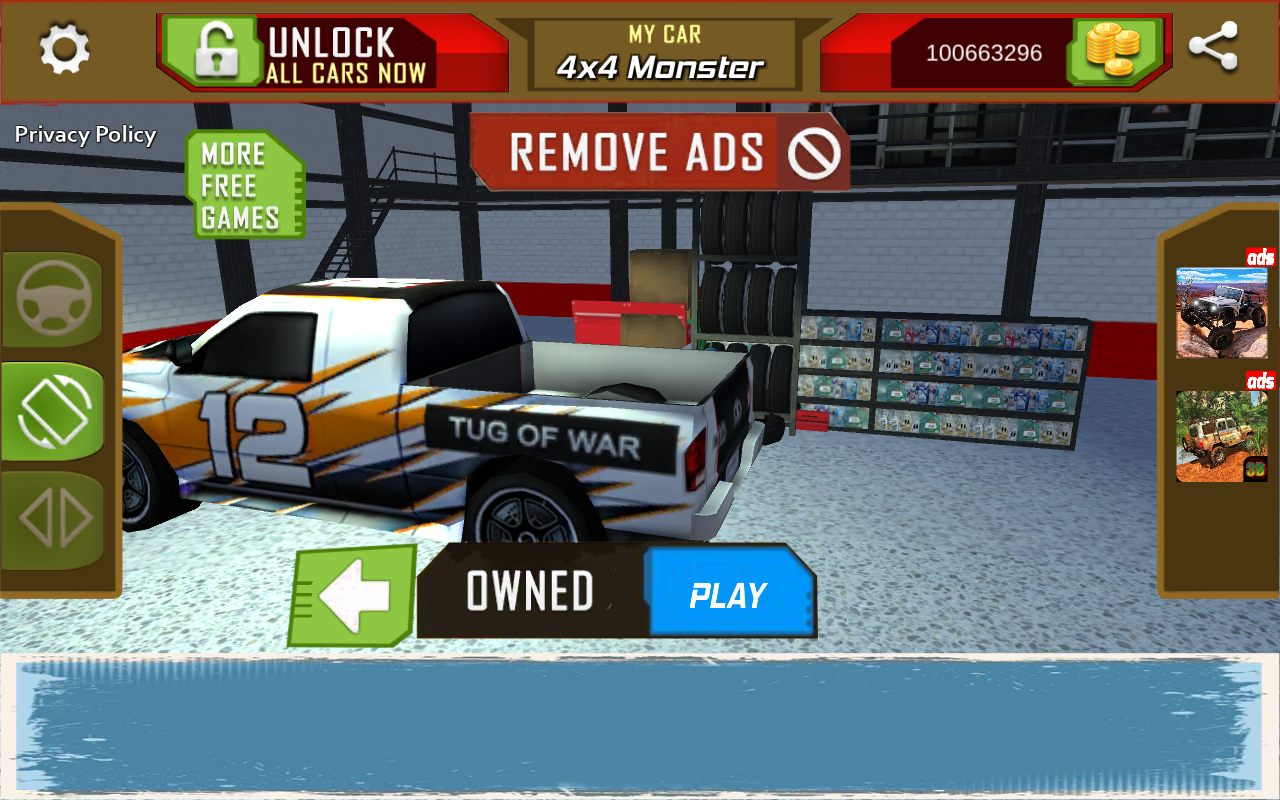Click the share icon
The height and width of the screenshot is (800, 1280).
[1213, 47]
